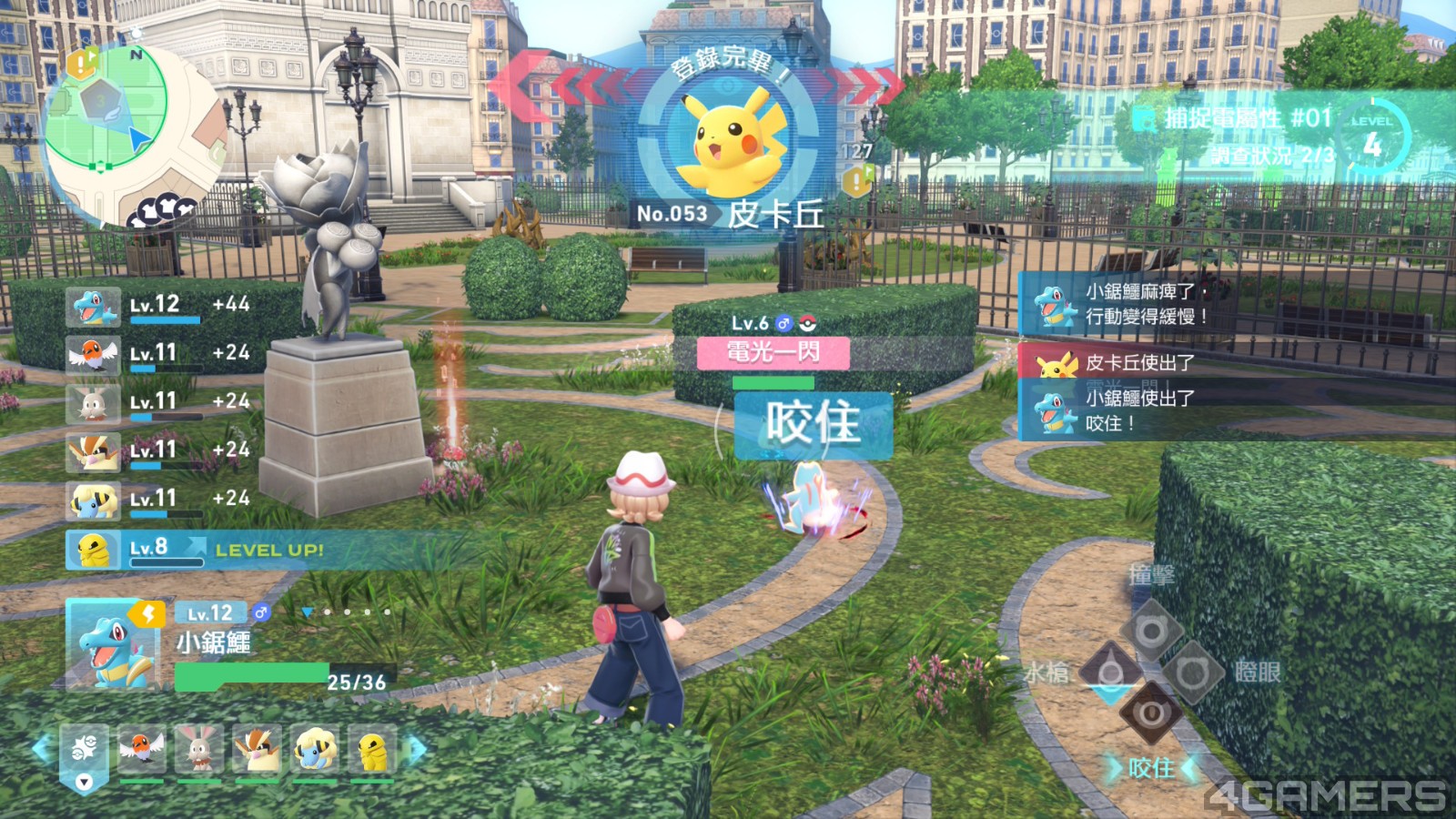Click the right arrow of the party bar
Viewport: 1456px width, 819px height.
(418, 749)
